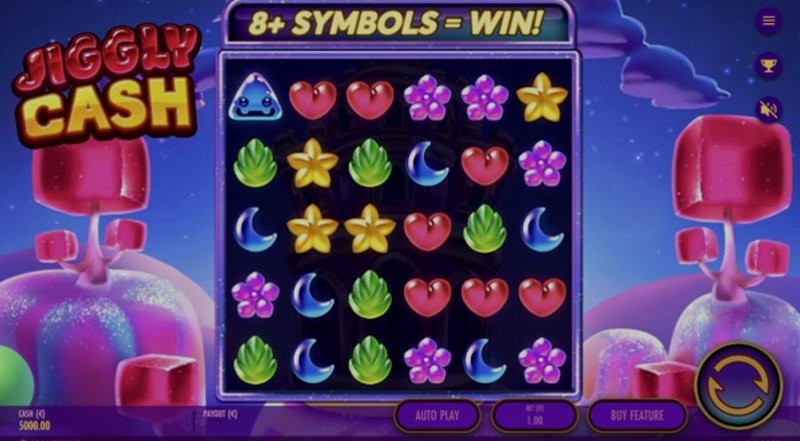
Task: Show the trophy paytable icon
Action: tap(769, 65)
